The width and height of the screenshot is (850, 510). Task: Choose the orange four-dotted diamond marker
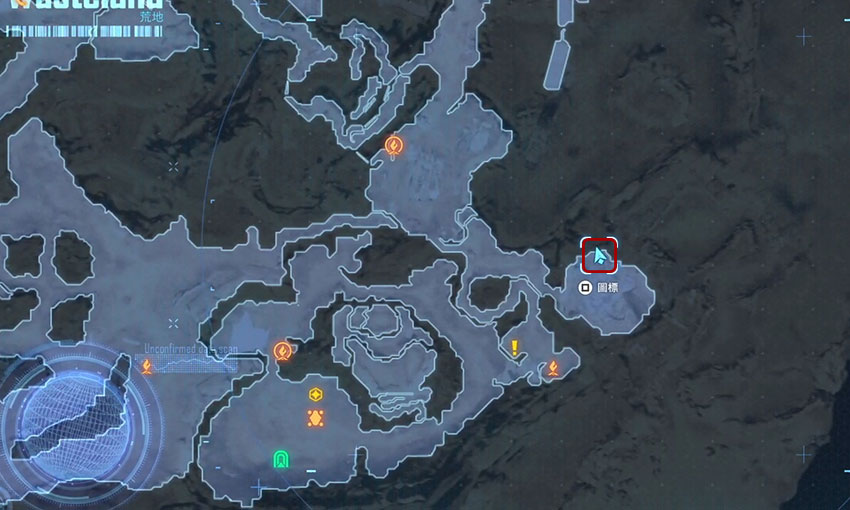coord(315,417)
